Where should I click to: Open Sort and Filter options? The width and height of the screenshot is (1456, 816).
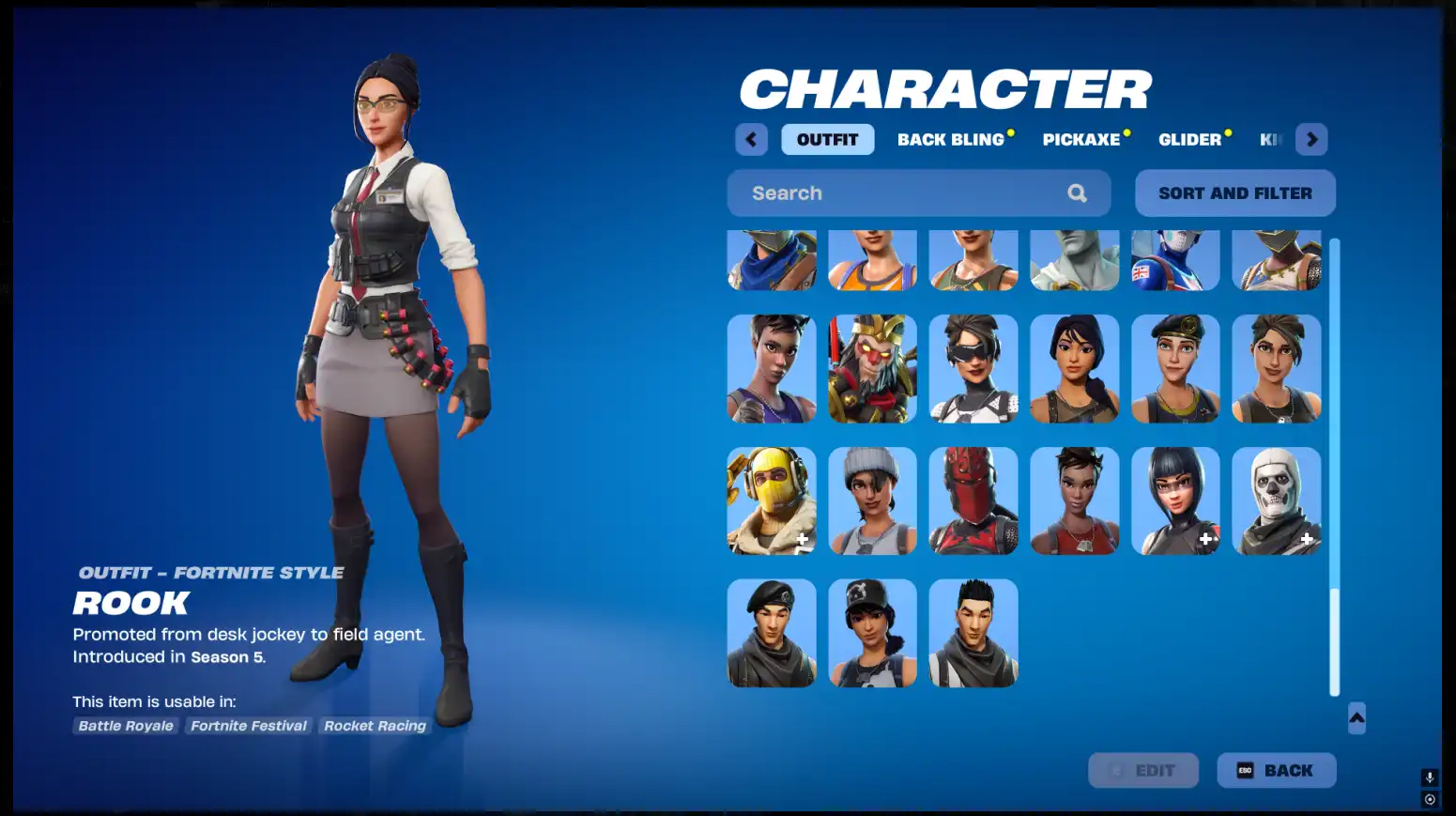click(x=1234, y=193)
